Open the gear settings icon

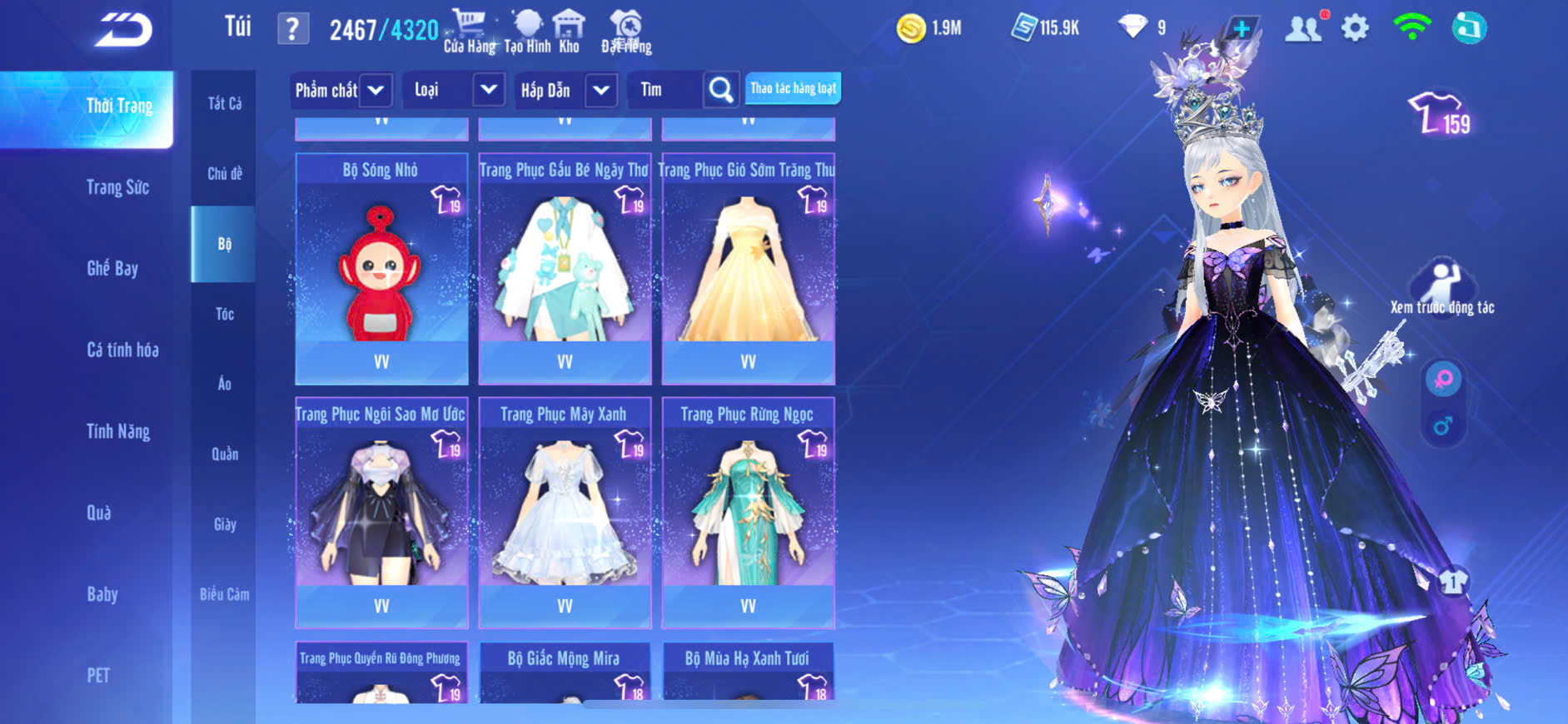(1355, 29)
